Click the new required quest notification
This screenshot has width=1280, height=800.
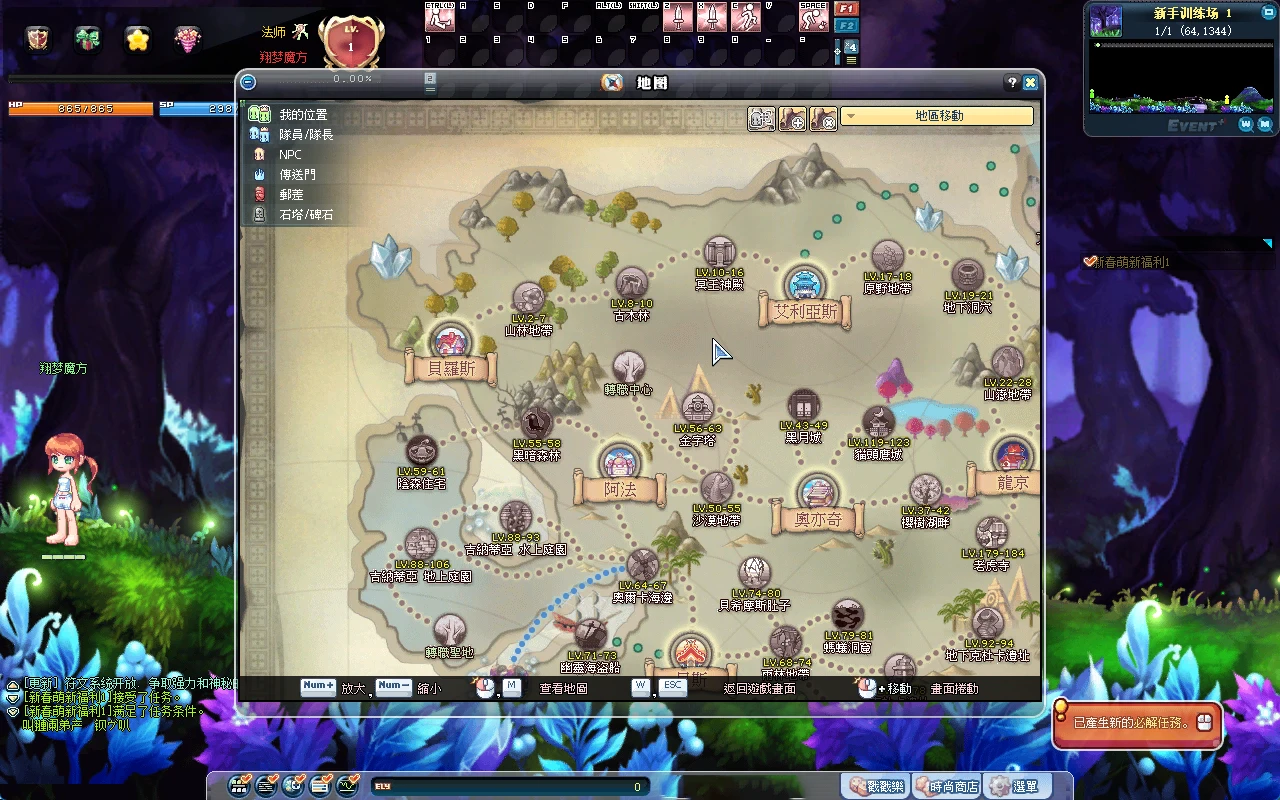click(x=1136, y=723)
